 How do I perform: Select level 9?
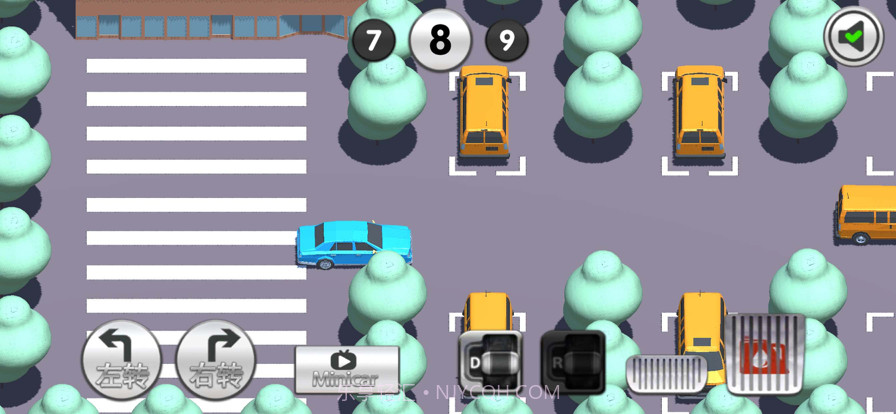pos(507,41)
